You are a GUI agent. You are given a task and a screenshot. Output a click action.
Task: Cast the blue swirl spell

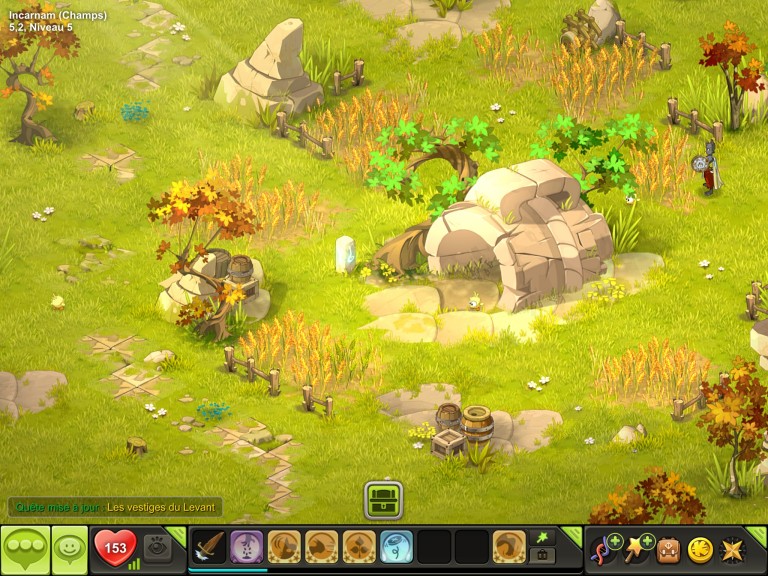[396, 547]
